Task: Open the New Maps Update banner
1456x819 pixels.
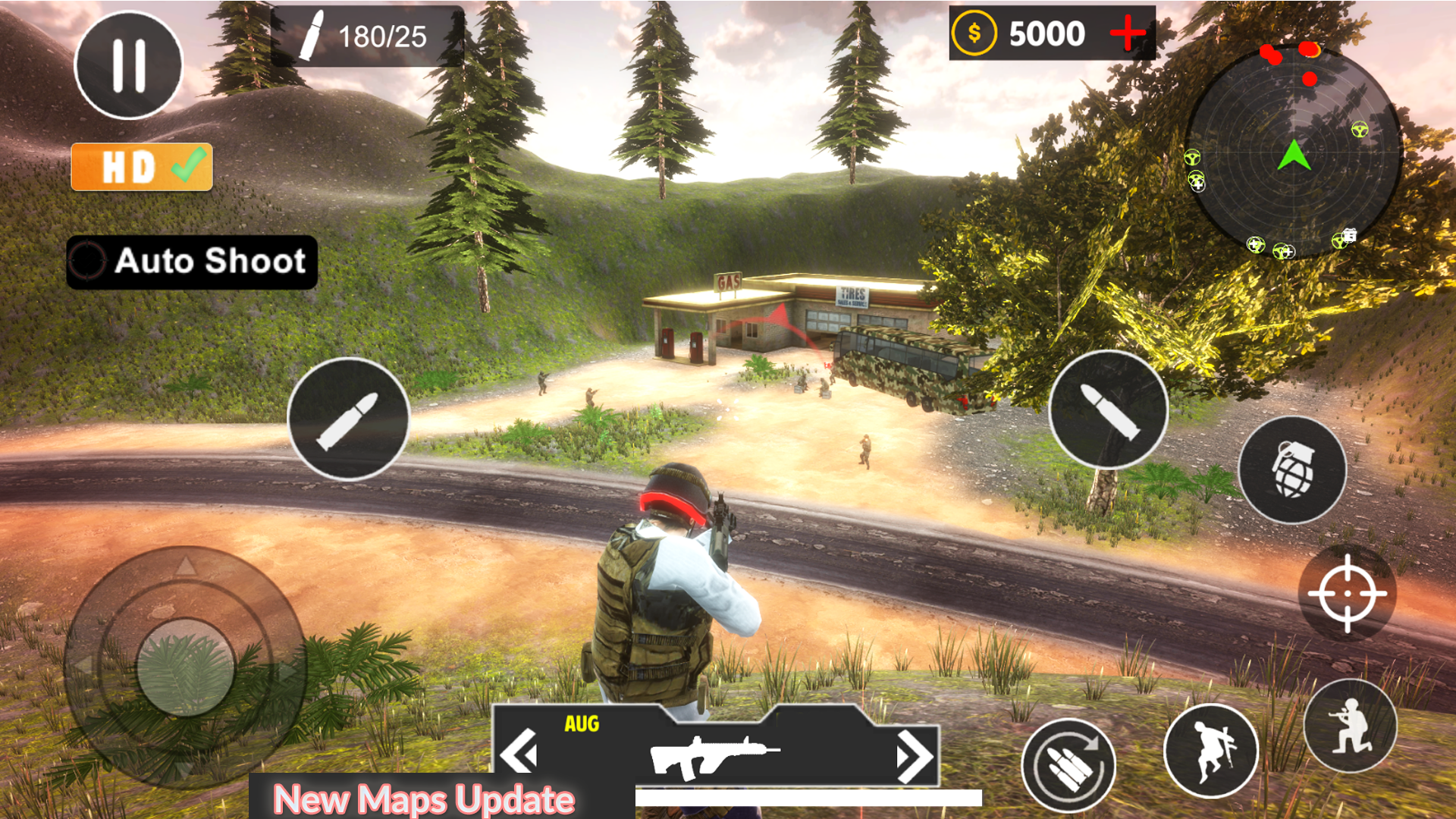Action: pos(422,798)
